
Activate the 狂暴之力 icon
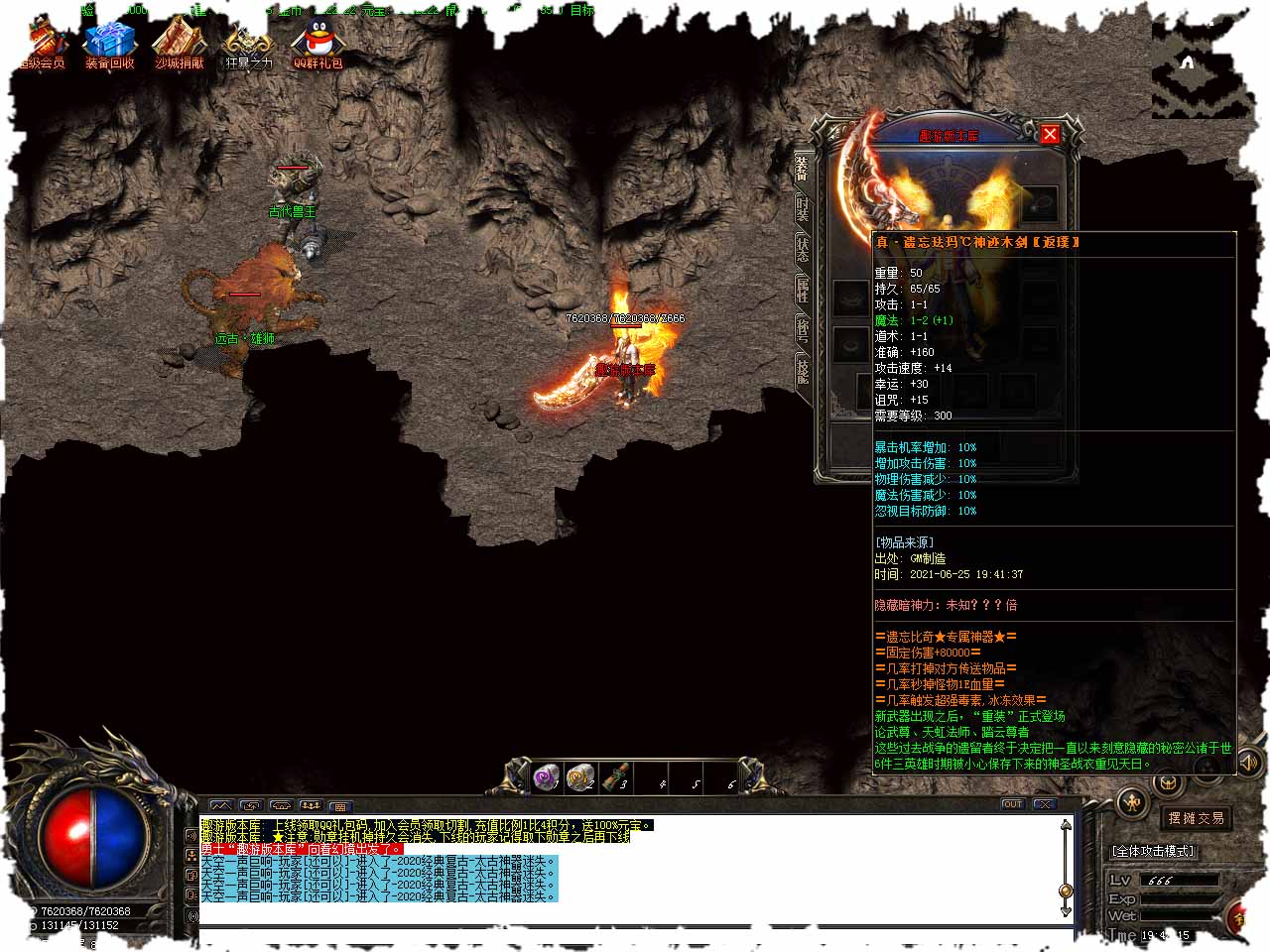click(x=247, y=45)
